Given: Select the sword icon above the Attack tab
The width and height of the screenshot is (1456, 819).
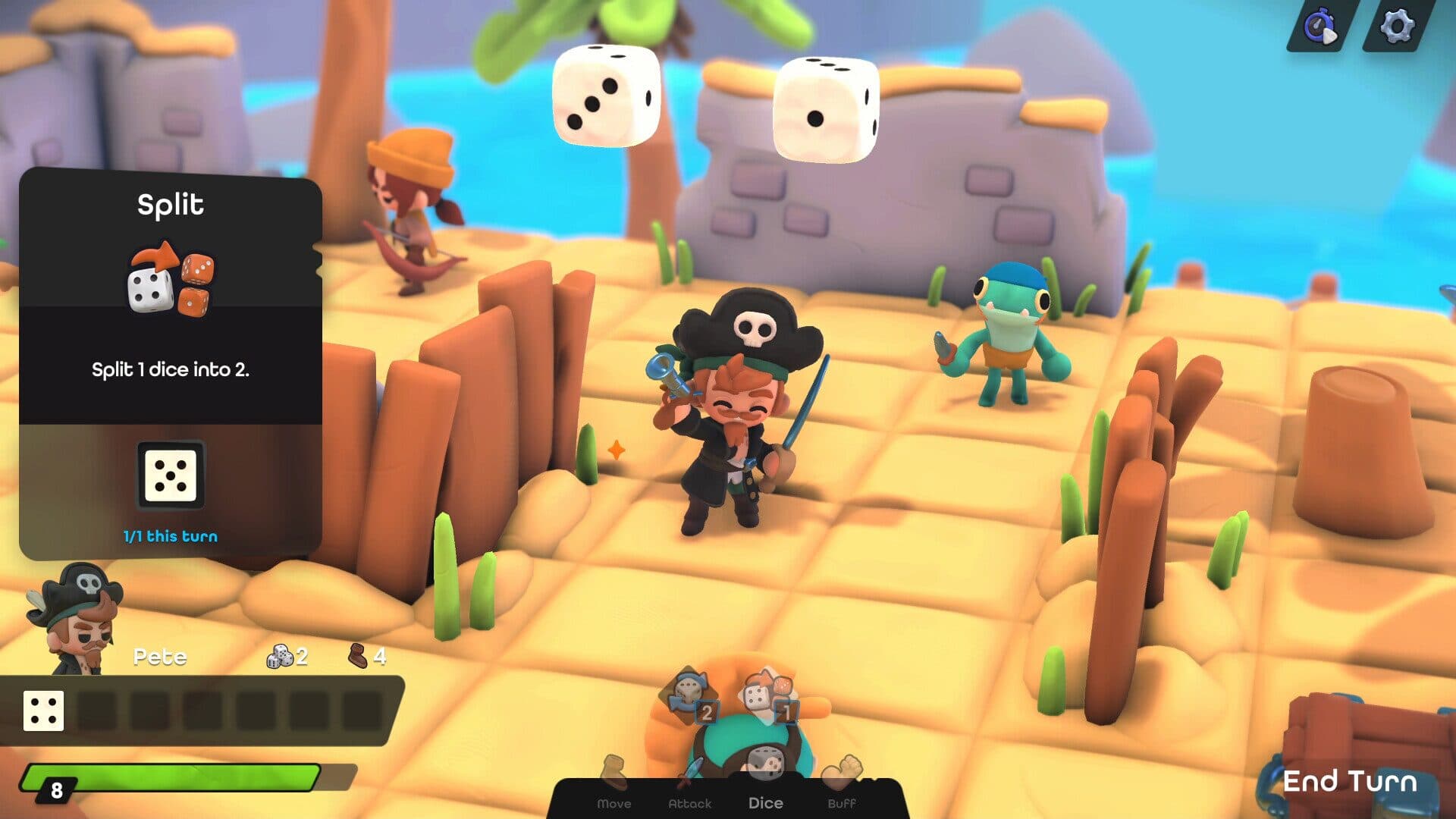Looking at the screenshot, I should (691, 766).
